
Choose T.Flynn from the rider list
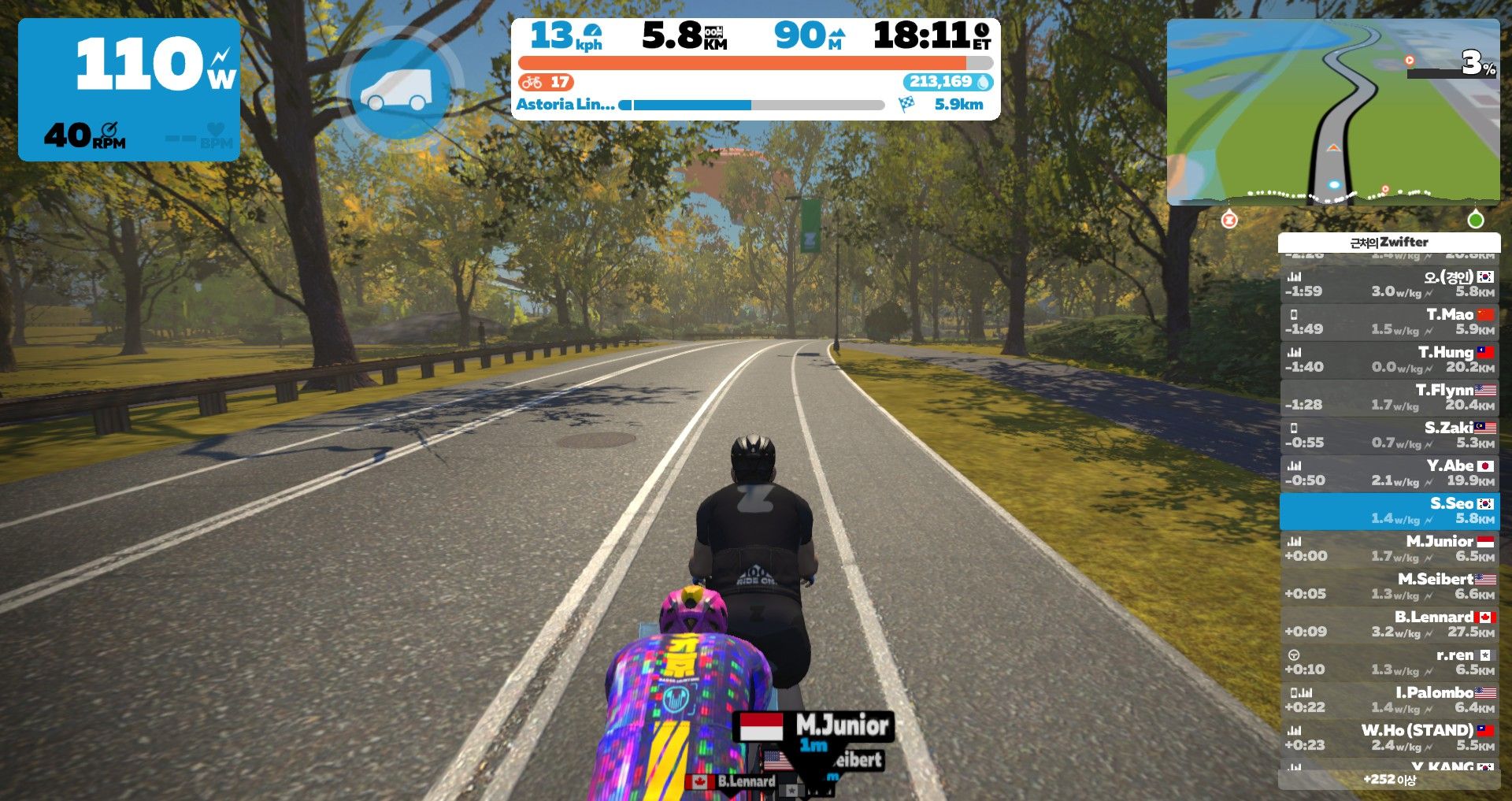(1389, 397)
